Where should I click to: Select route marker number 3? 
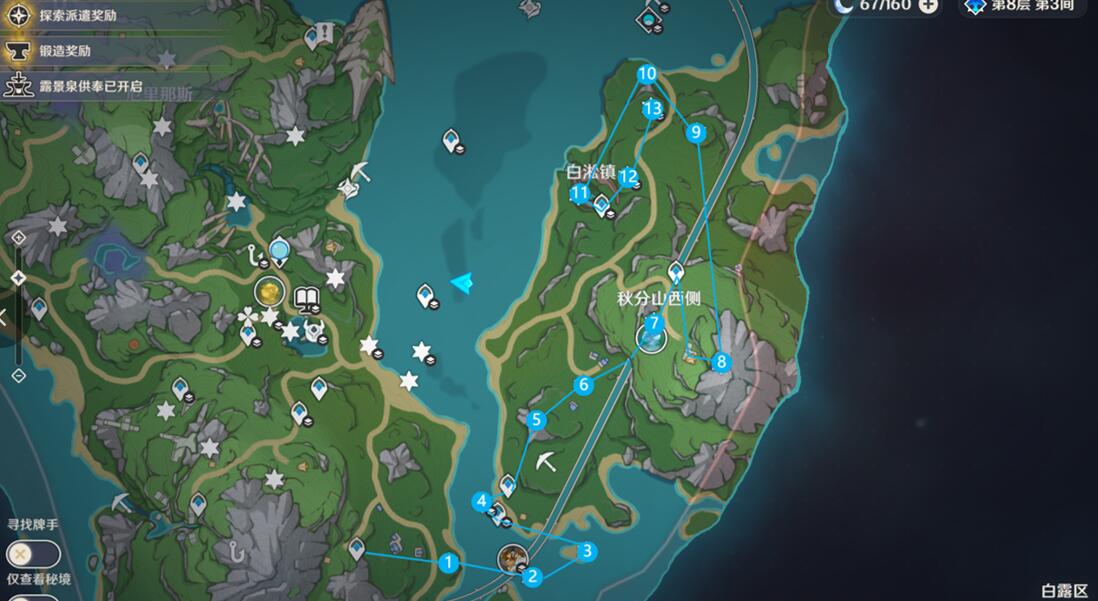[x=587, y=551]
